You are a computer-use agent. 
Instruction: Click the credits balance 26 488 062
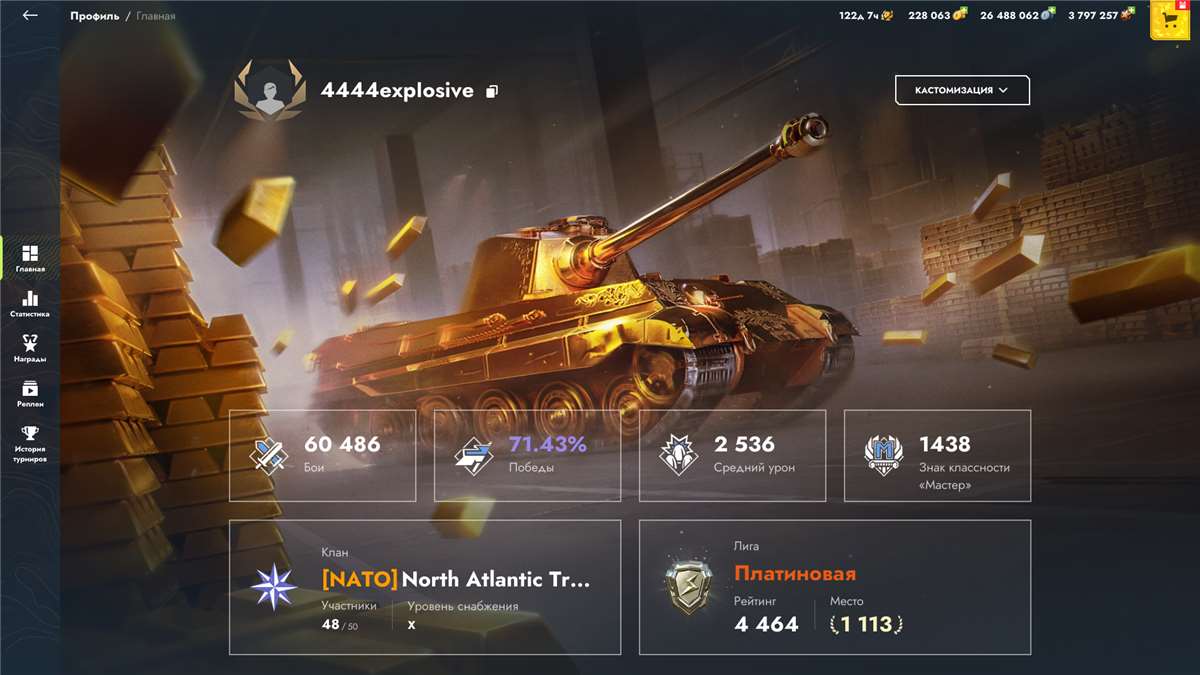[1016, 16]
